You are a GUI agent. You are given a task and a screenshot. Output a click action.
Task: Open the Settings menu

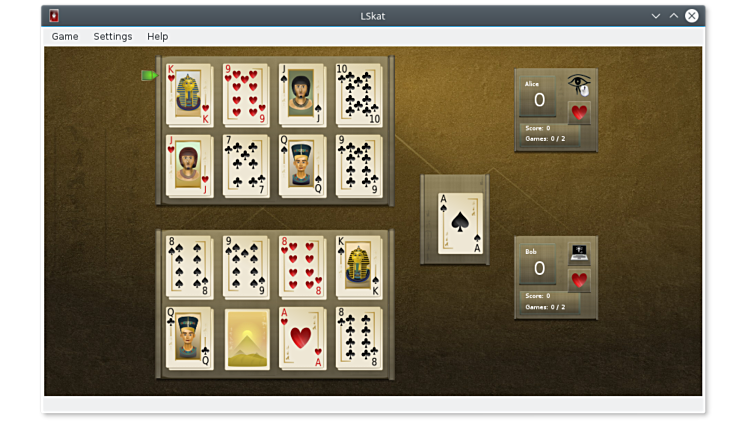click(113, 36)
